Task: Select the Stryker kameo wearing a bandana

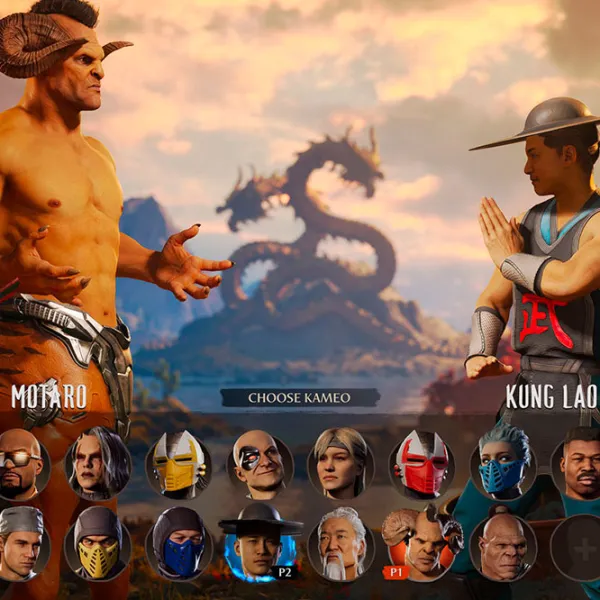Action: coord(21,545)
